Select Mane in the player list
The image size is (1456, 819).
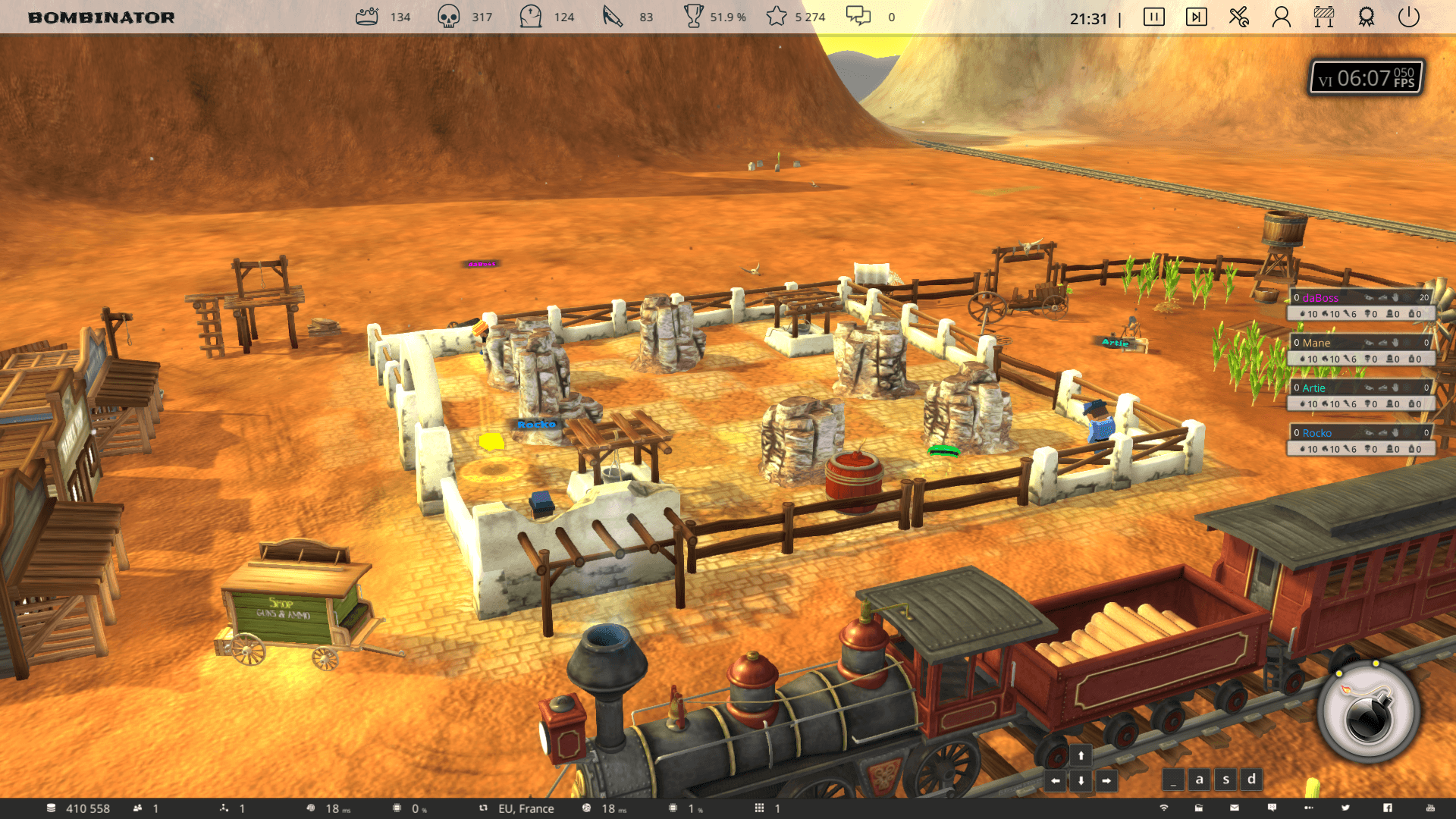point(1316,343)
